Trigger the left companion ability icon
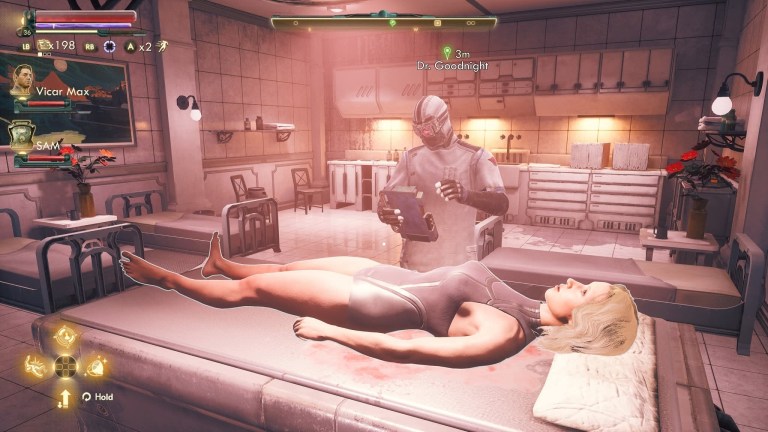Viewport: 768px width, 432px height. point(36,366)
